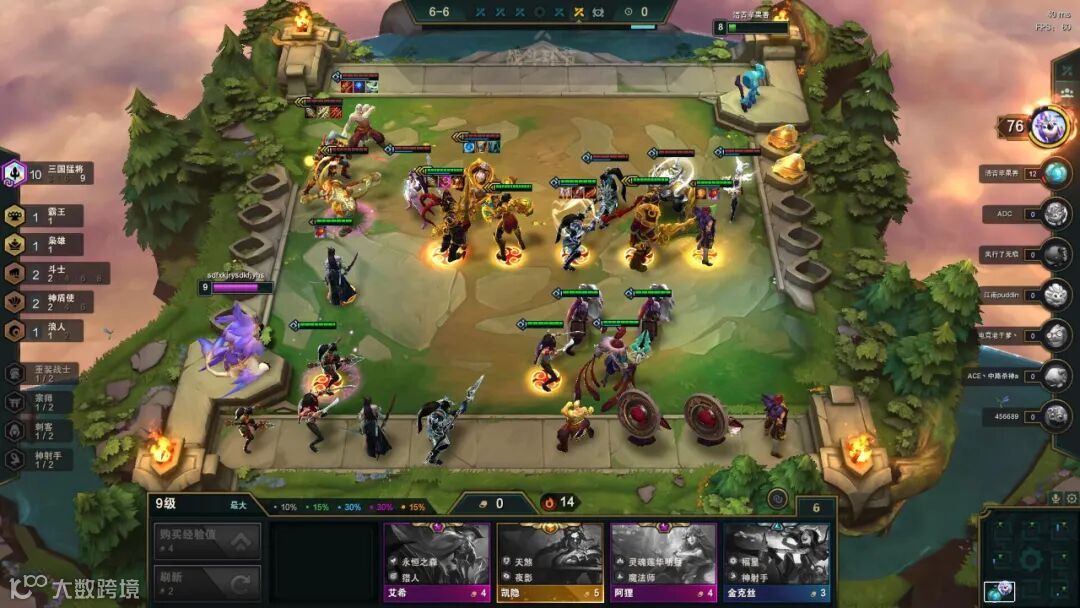Click the 购买经验值 buy XP button
Viewport: 1080px width, 608px height.
click(207, 541)
